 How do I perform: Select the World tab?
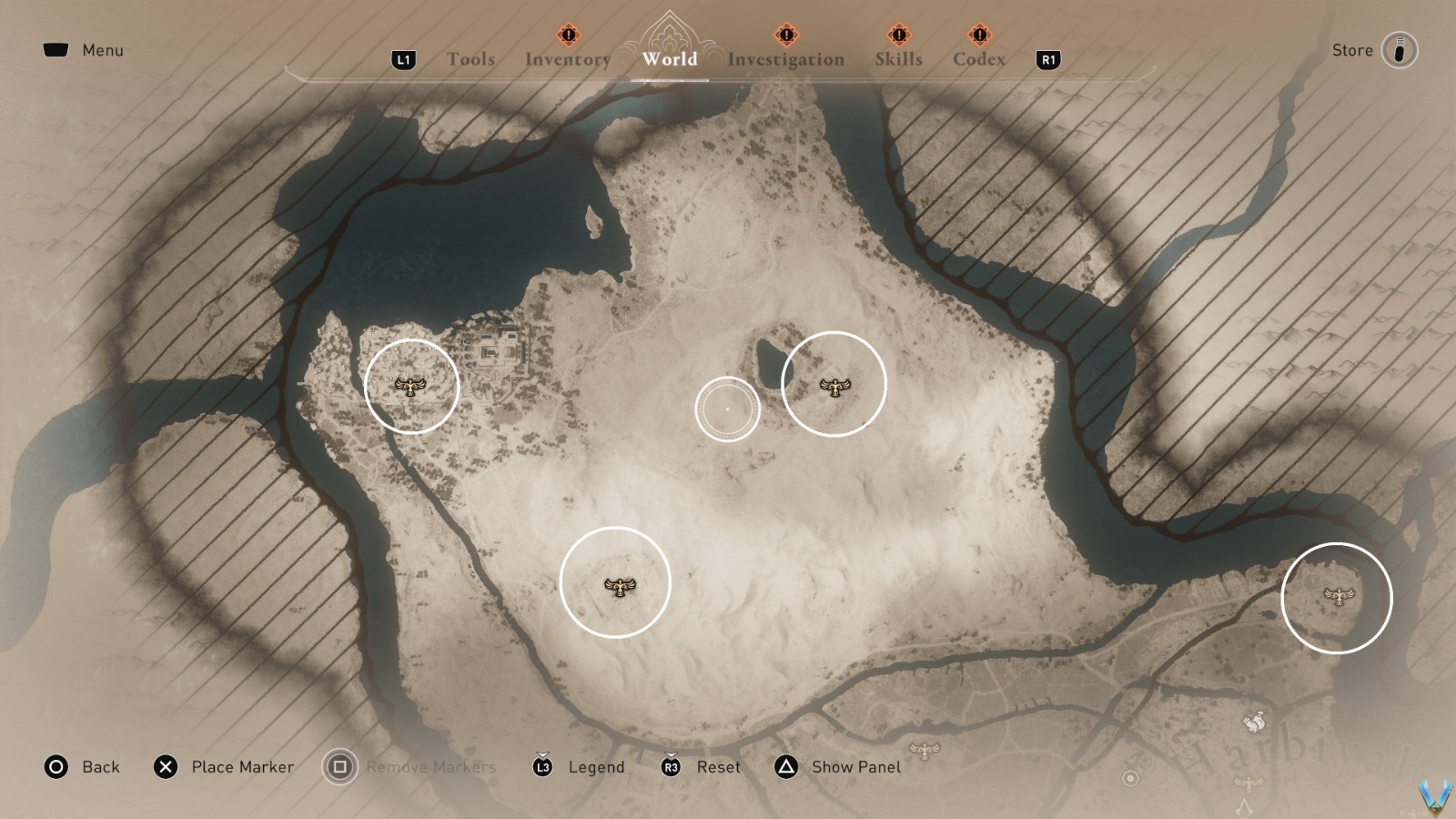[x=670, y=59]
